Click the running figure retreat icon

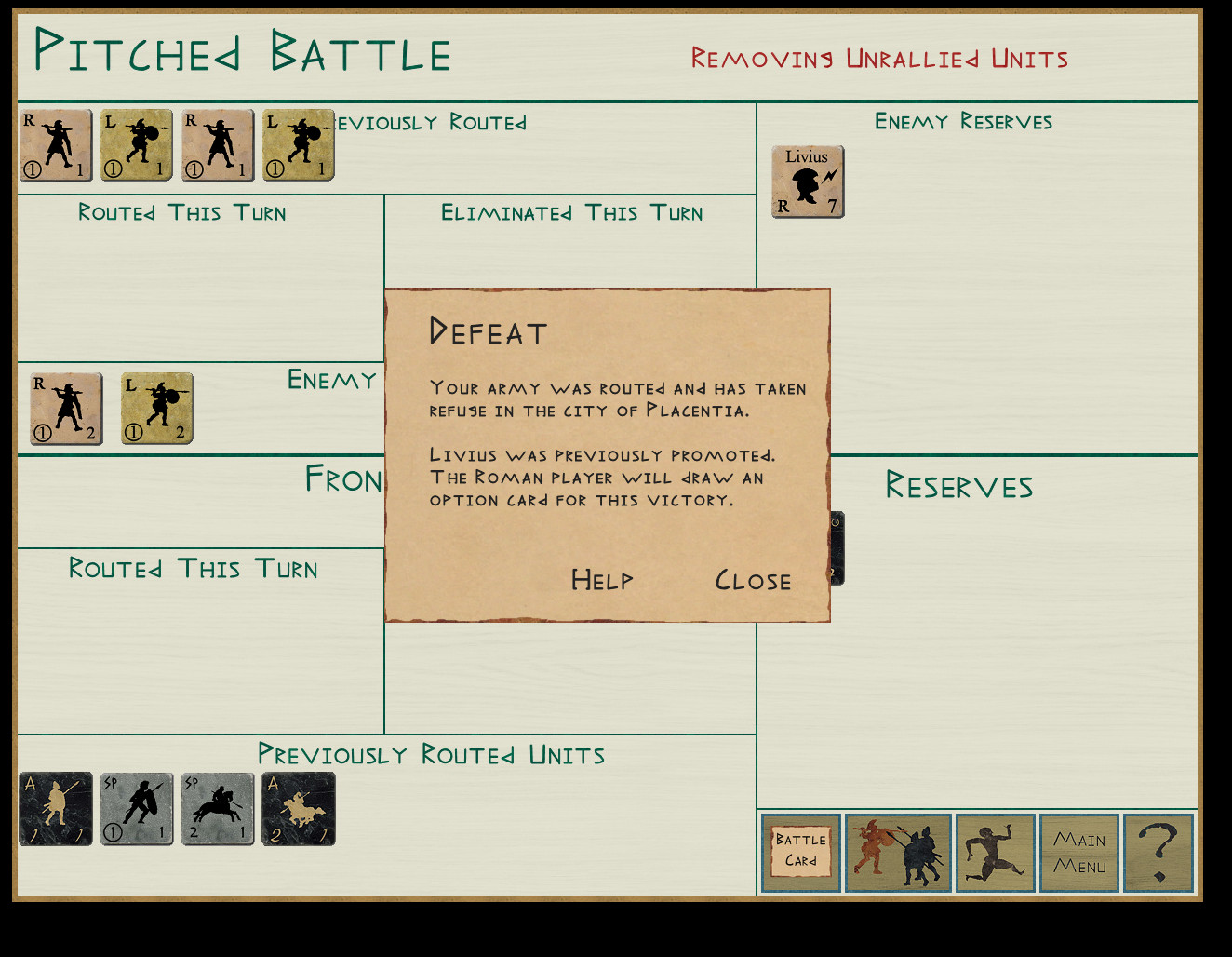[995, 853]
